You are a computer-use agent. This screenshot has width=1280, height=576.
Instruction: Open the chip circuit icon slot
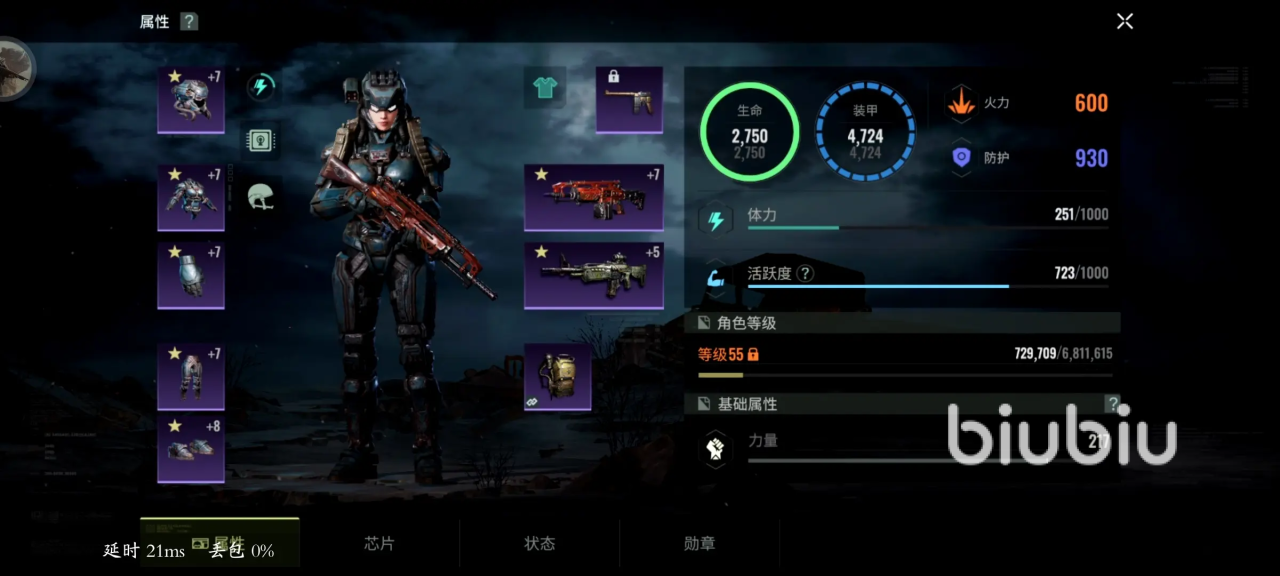point(261,141)
